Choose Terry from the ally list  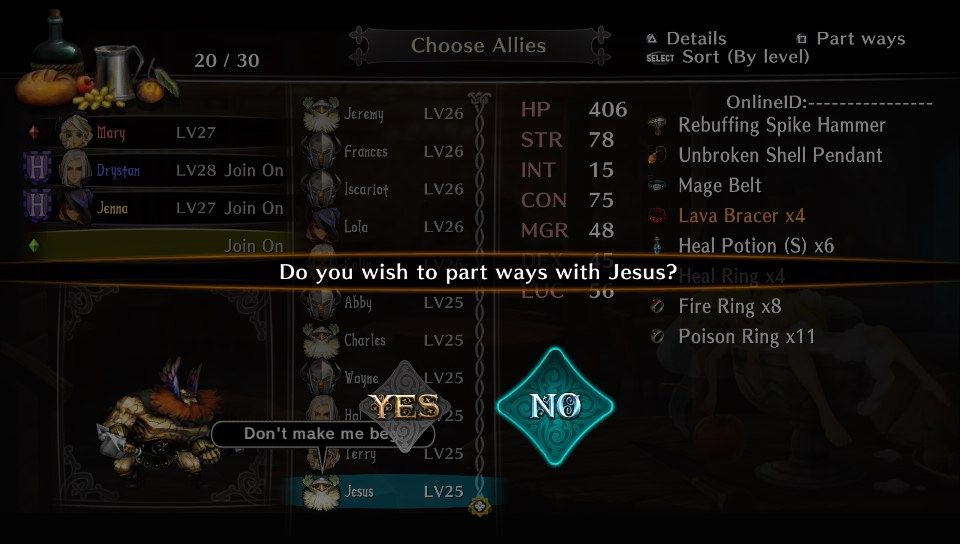[385, 454]
